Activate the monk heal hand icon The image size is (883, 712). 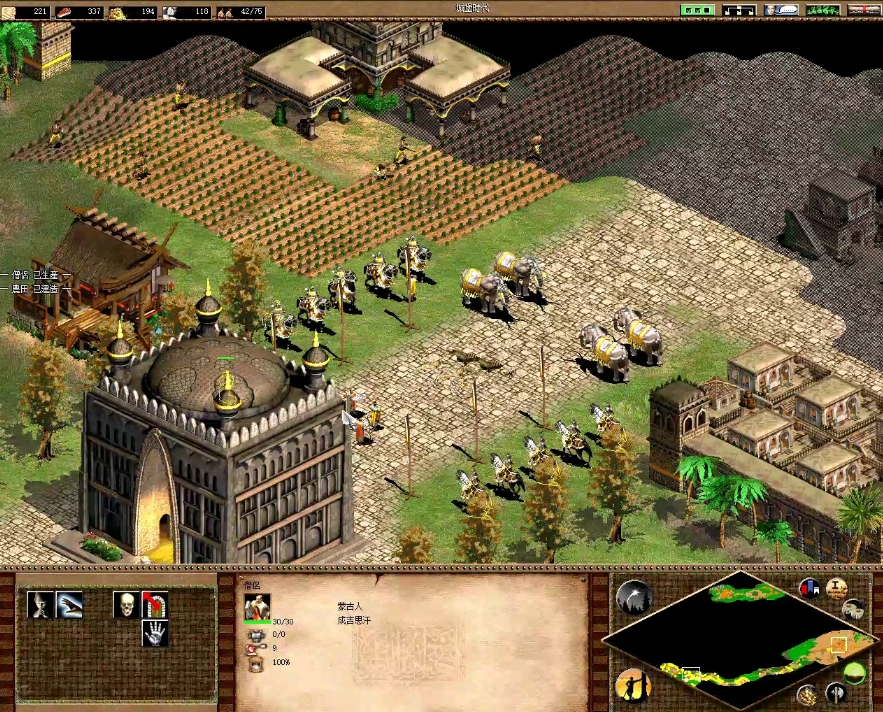pos(70,604)
